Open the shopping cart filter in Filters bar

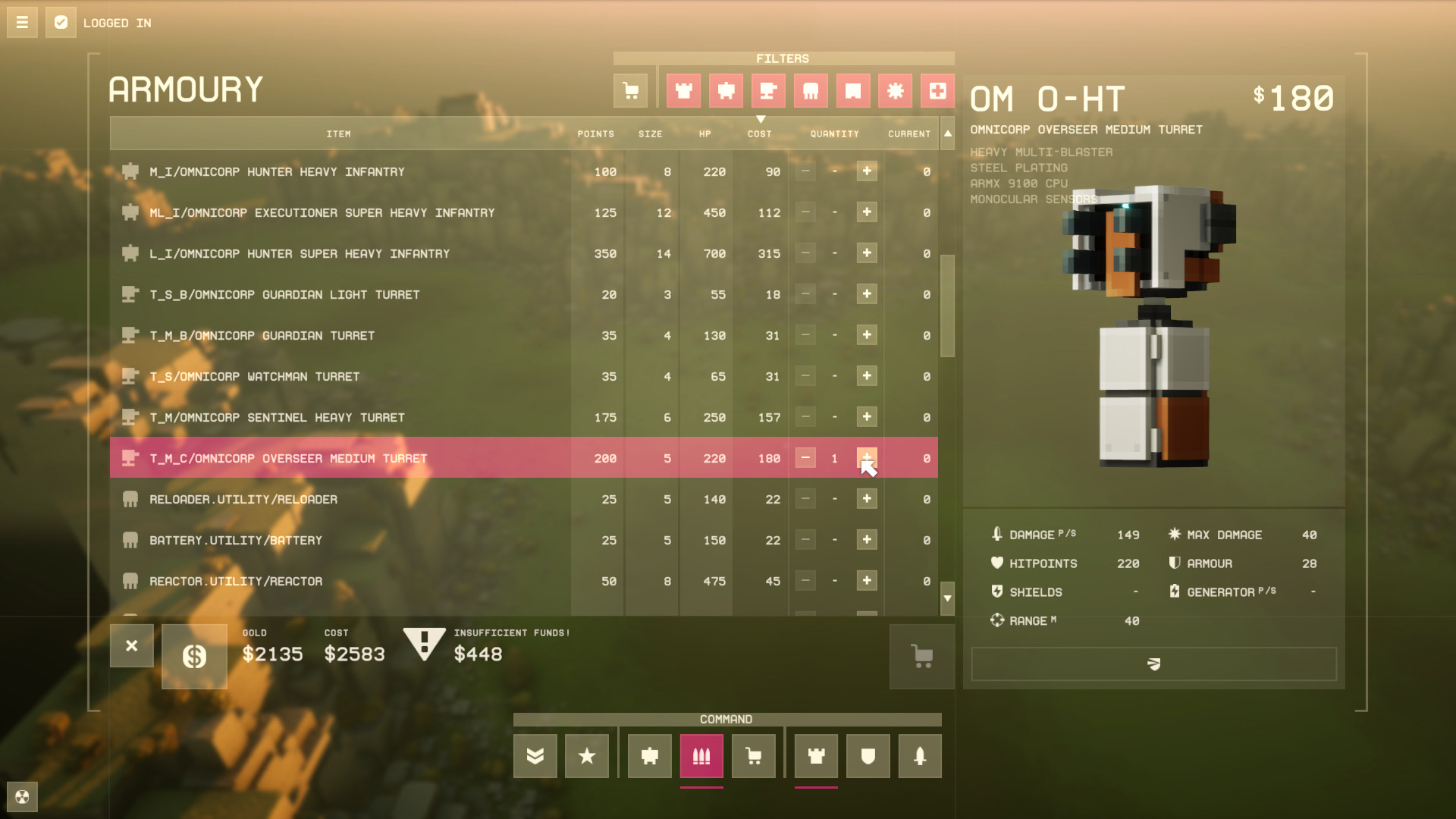630,90
